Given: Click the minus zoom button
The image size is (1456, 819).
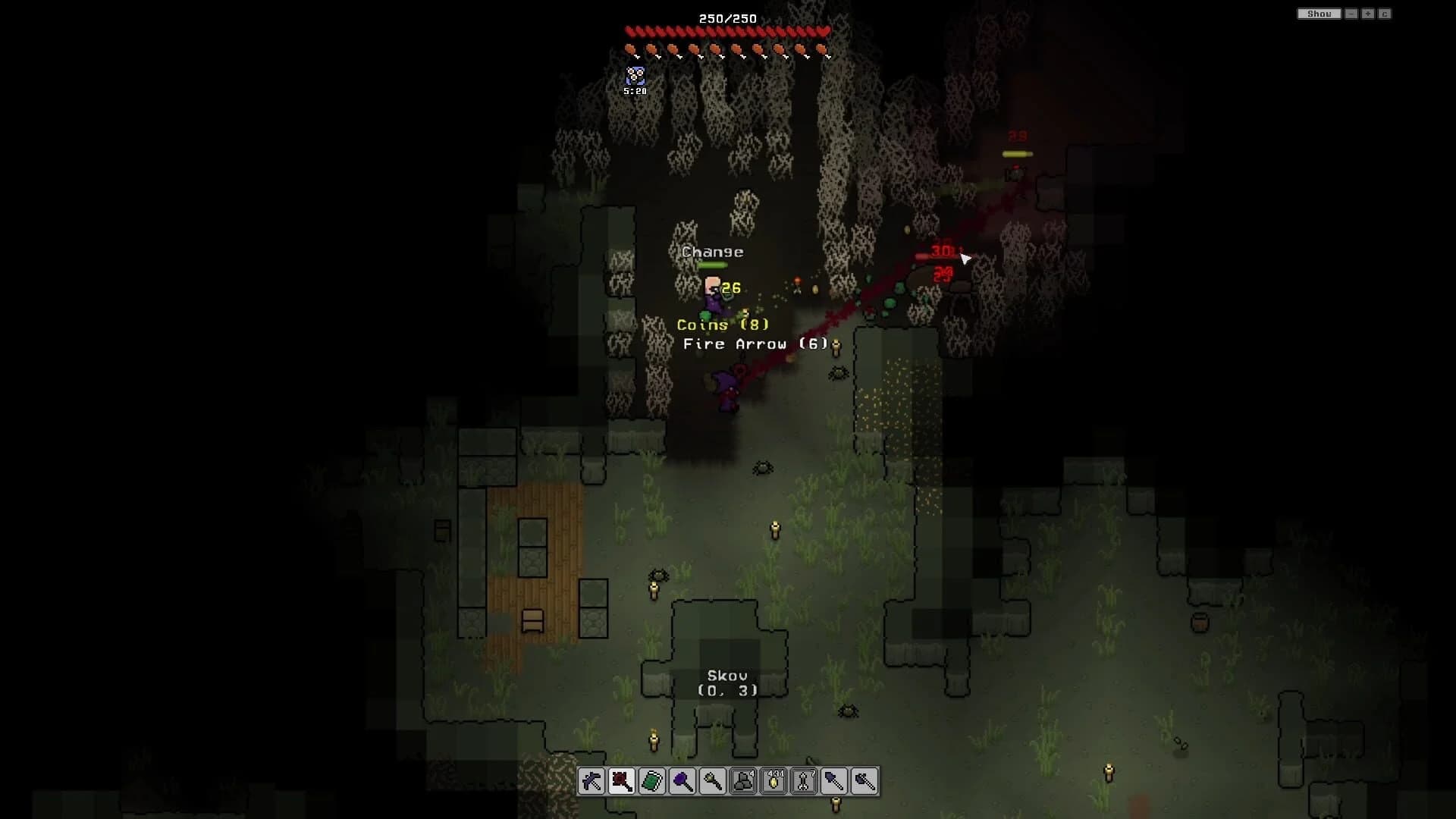Looking at the screenshot, I should (1351, 13).
